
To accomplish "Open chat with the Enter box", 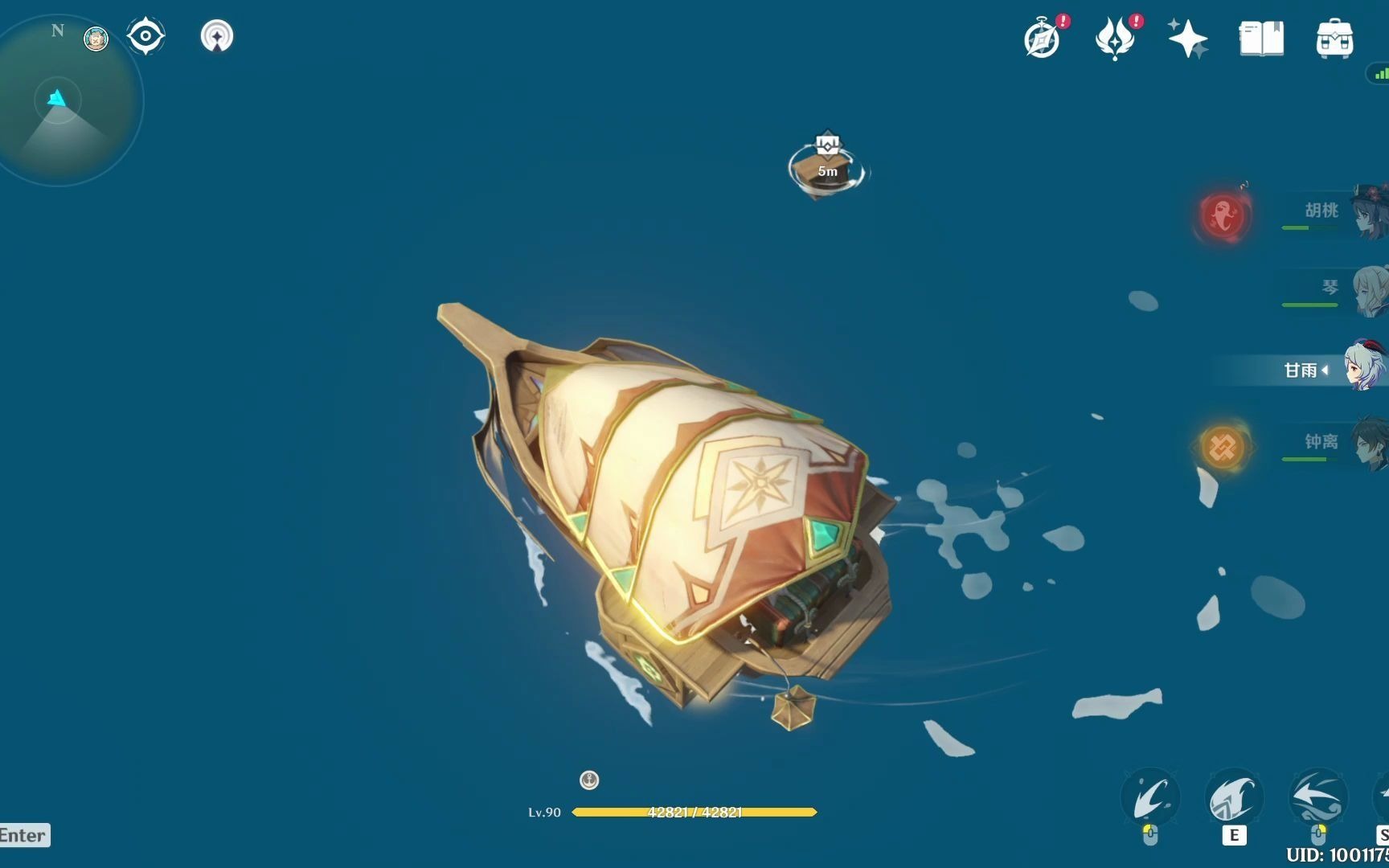I will click(24, 835).
